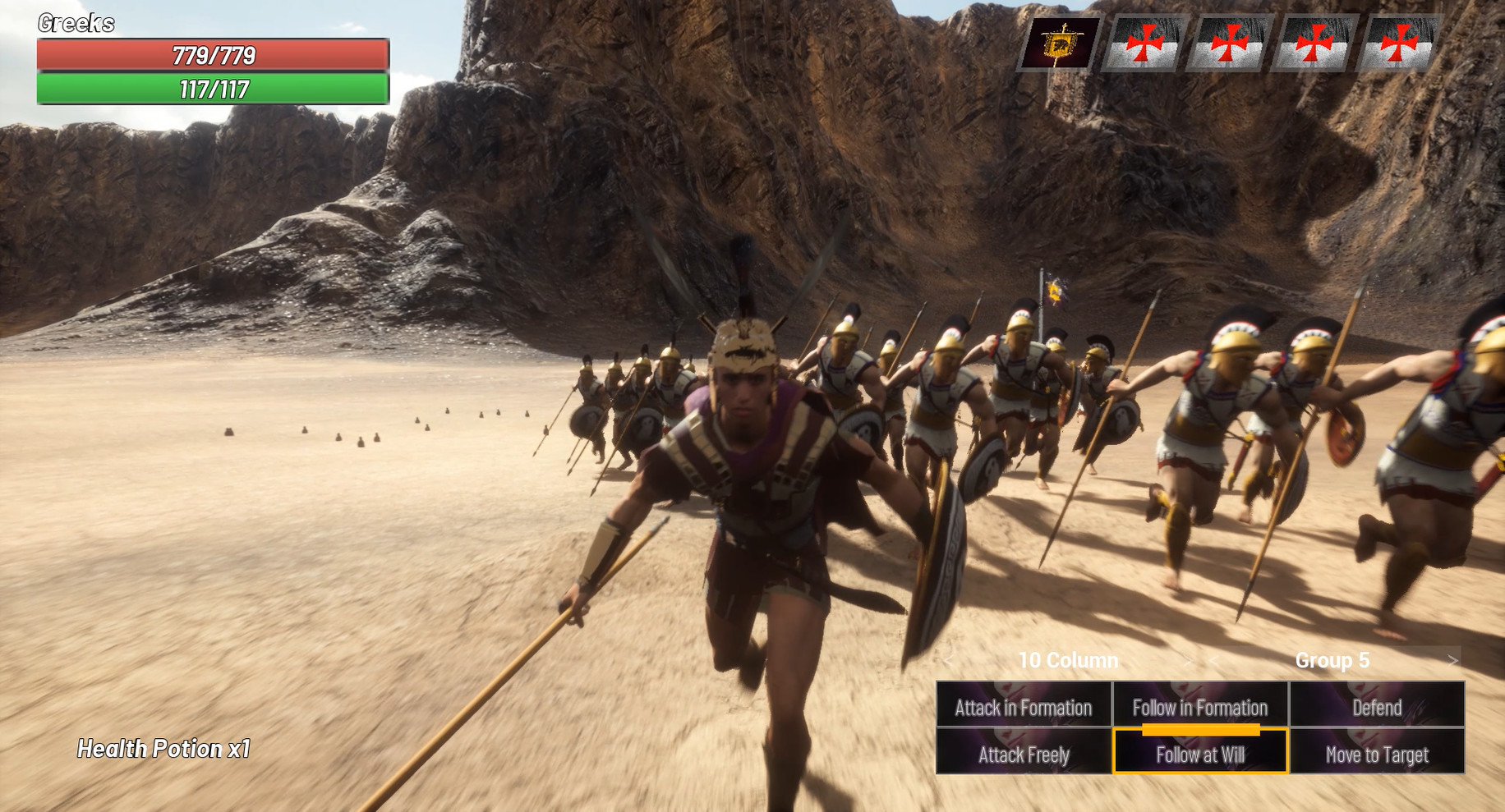
Task: Switch to the next group using right arrow
Action: (1449, 659)
